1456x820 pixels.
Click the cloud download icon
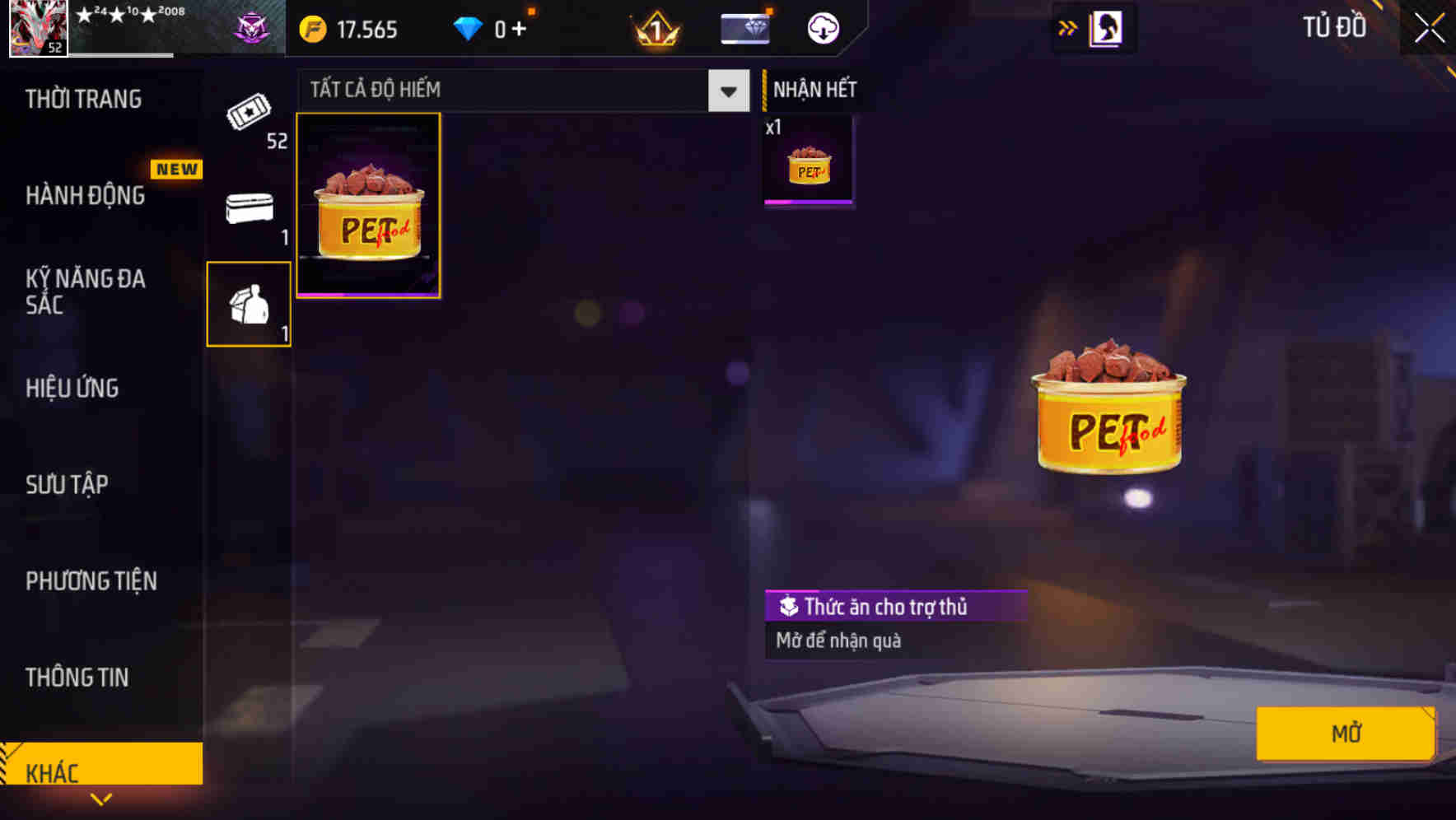(x=821, y=27)
